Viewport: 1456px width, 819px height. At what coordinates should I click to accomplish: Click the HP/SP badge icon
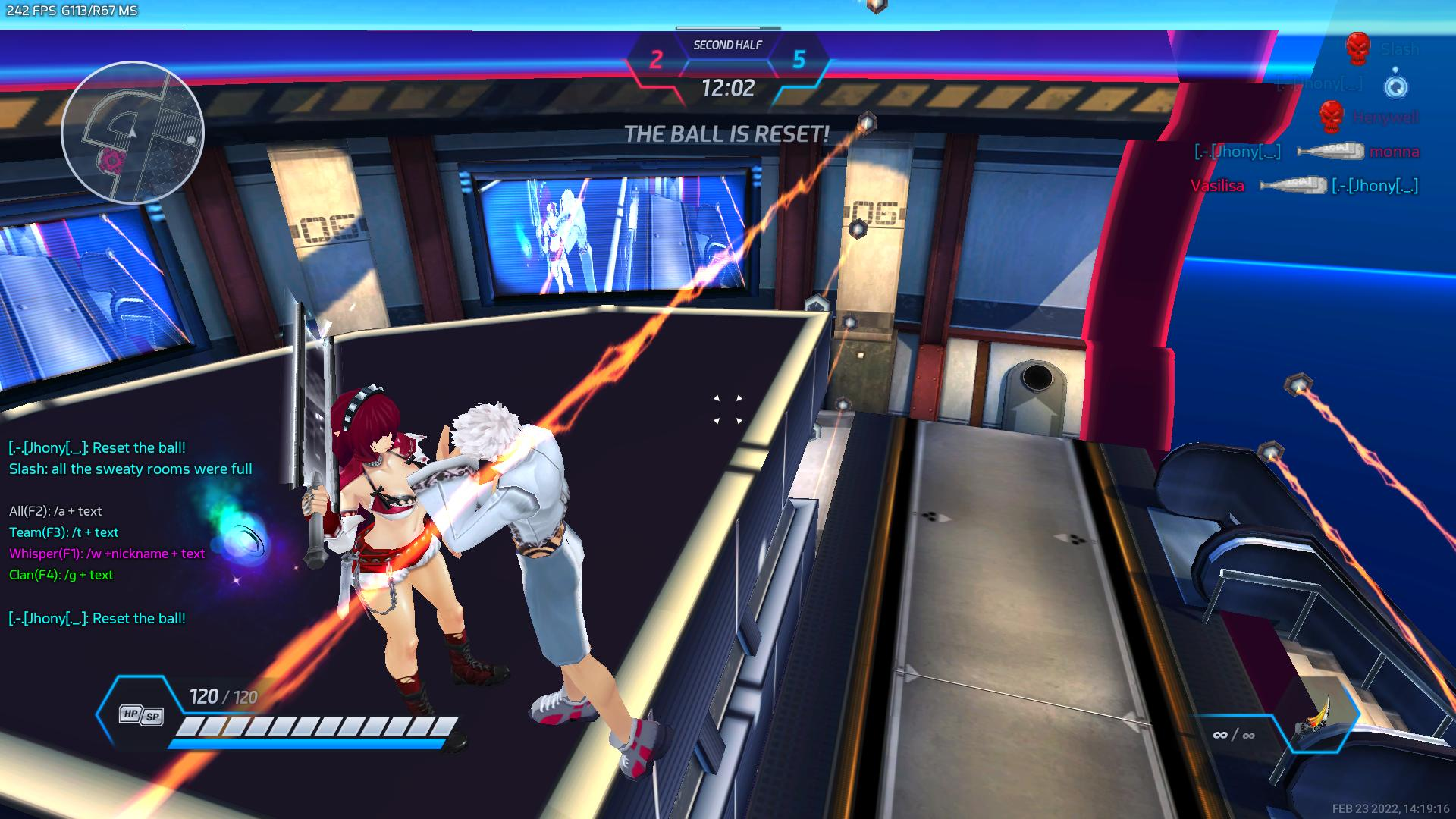coord(141,715)
